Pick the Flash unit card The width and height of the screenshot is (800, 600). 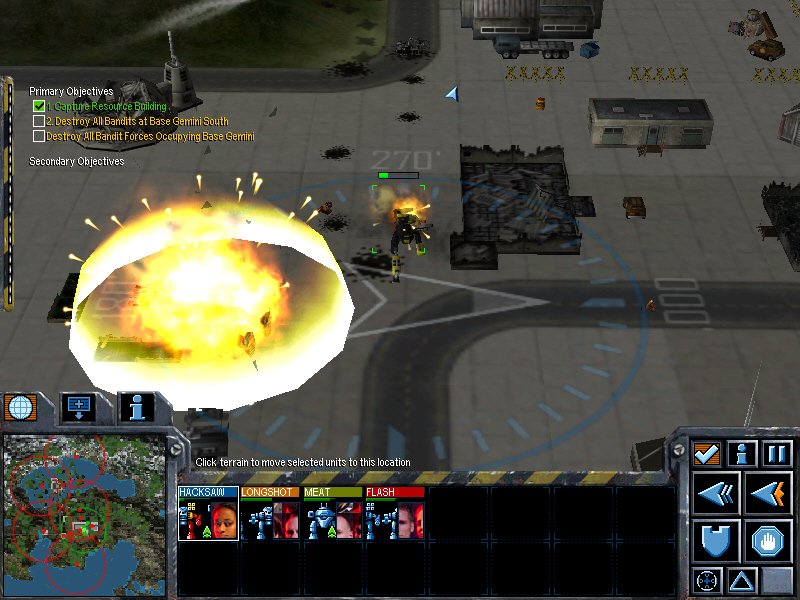(394, 515)
